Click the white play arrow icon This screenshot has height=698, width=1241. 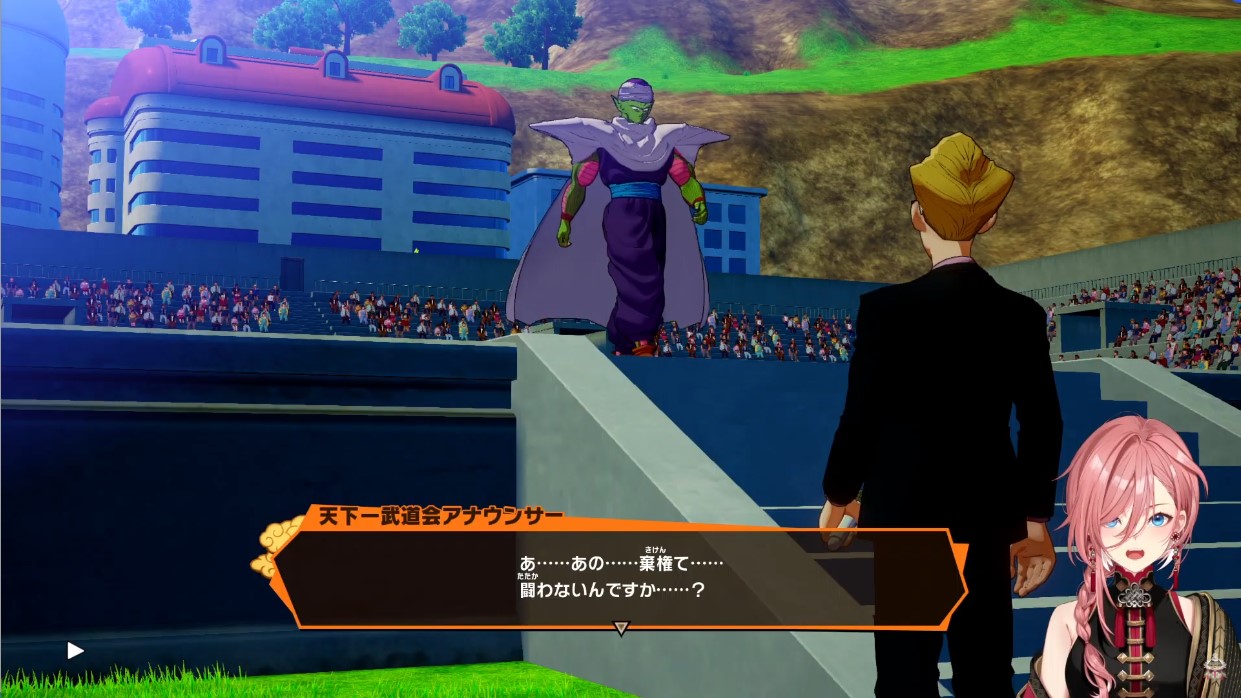click(75, 651)
